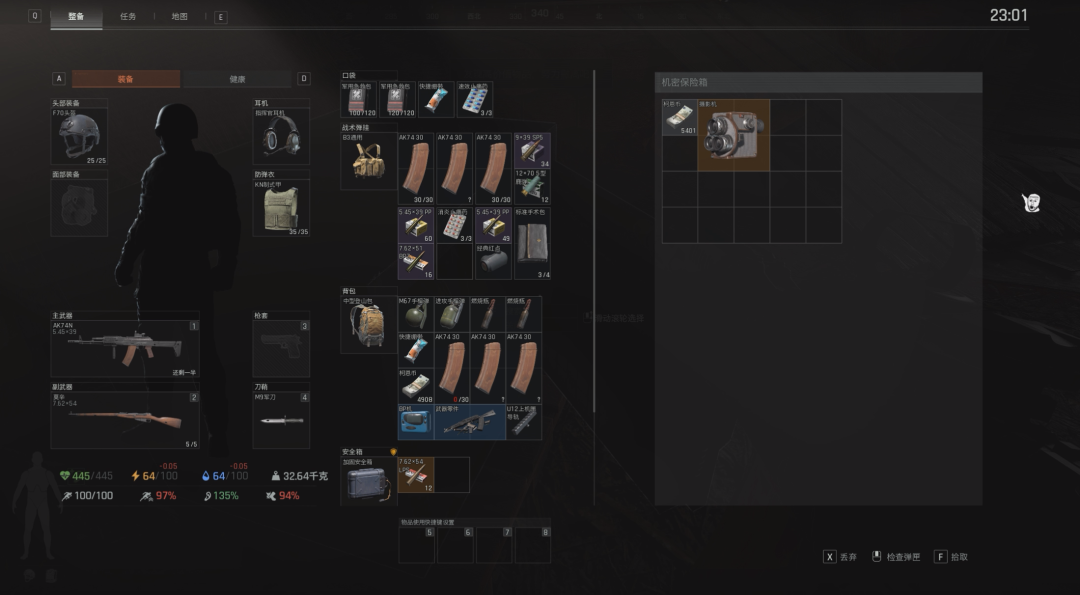1080x595 pixels.
Task: Click the M9 knife slot
Action: tap(281, 420)
